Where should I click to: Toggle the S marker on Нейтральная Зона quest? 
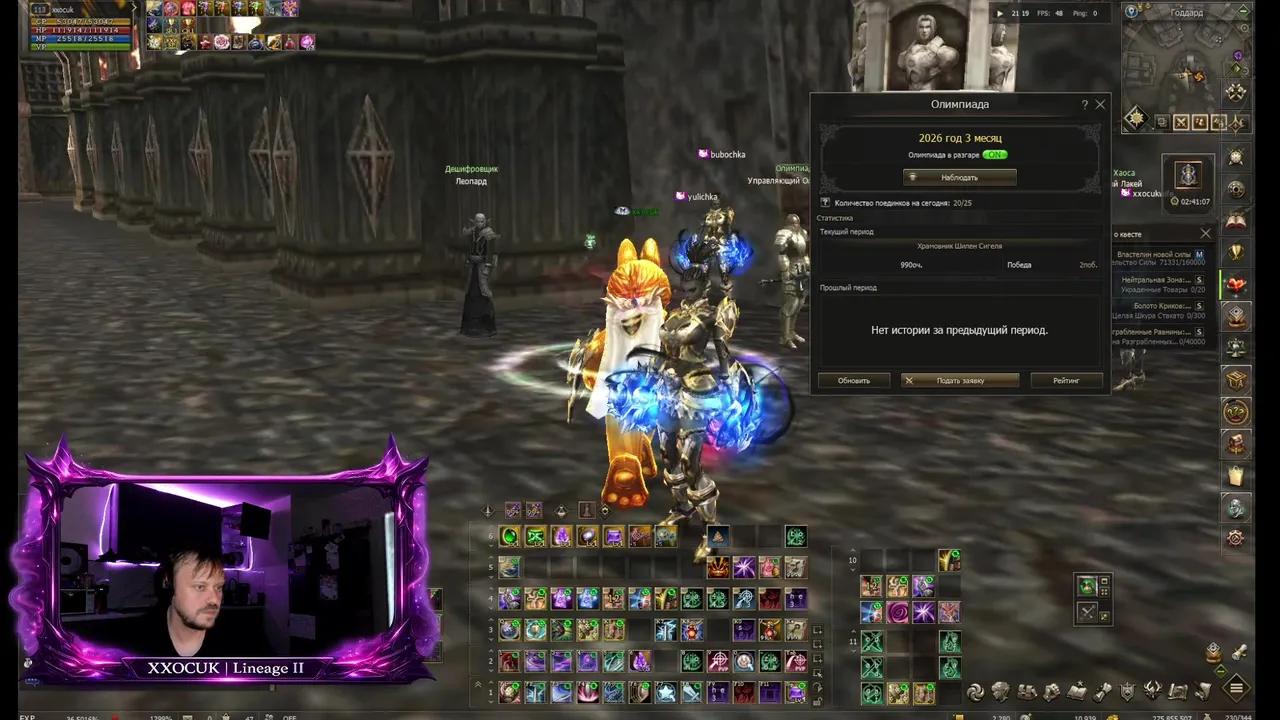coord(1200,280)
